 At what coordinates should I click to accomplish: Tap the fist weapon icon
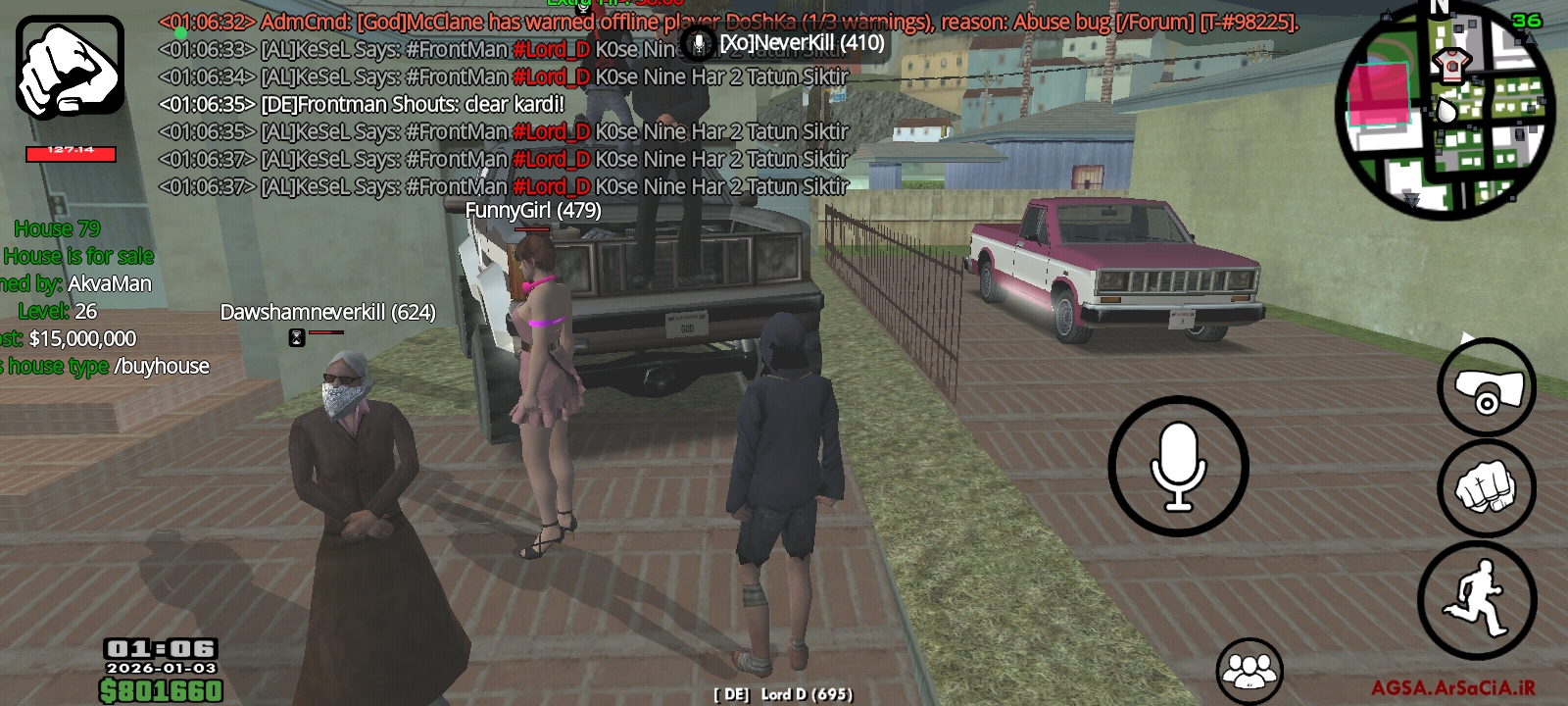[70, 68]
